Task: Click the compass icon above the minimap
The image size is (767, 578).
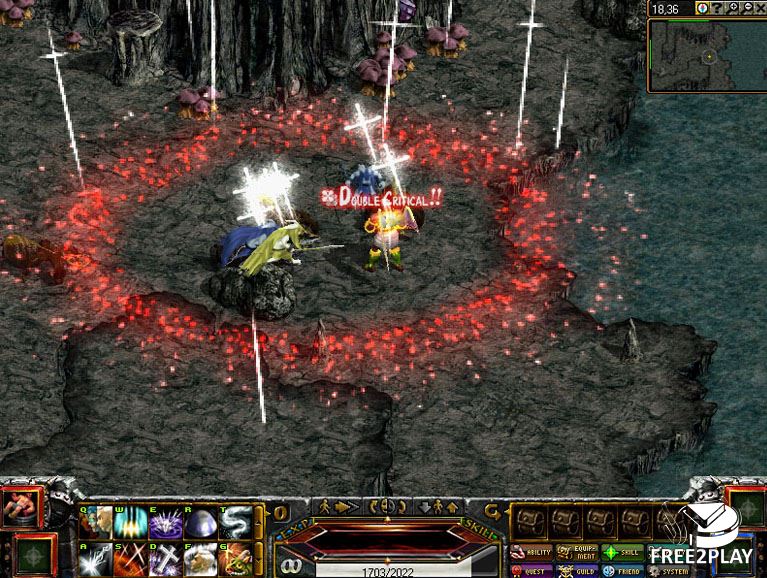Action: (x=703, y=8)
